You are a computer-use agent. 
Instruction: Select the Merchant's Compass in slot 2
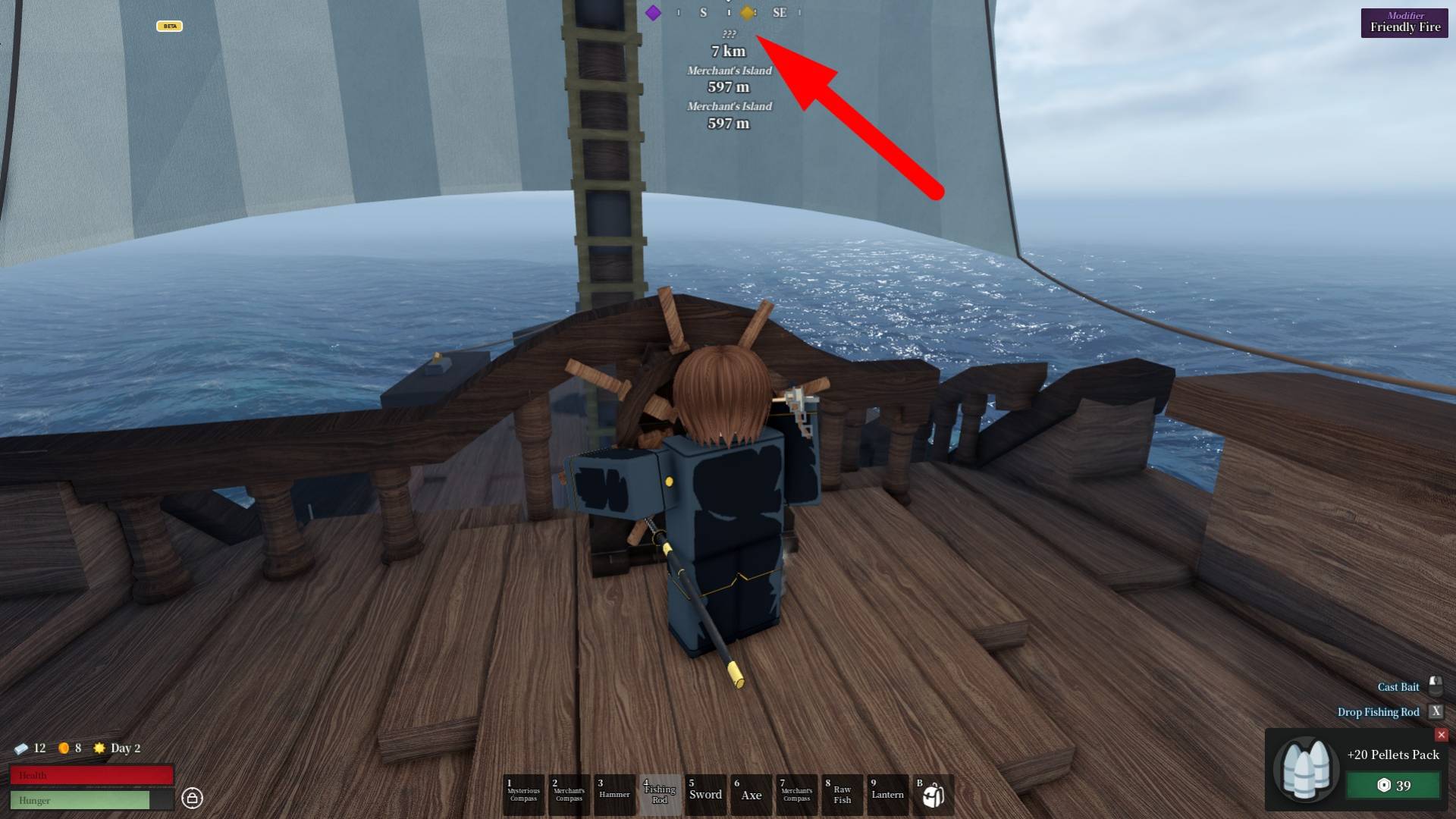(569, 794)
